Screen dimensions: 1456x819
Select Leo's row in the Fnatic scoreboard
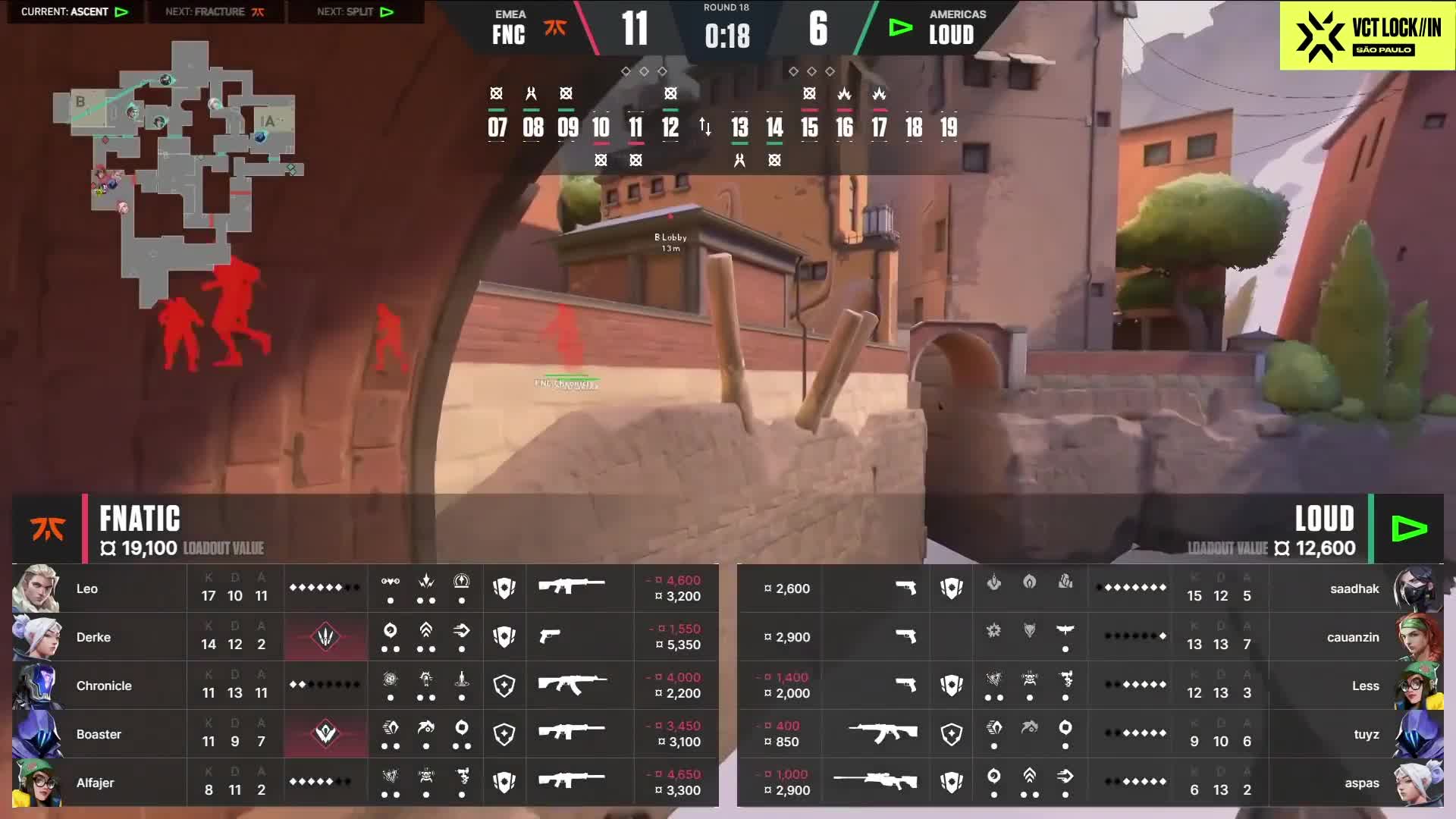[364, 588]
